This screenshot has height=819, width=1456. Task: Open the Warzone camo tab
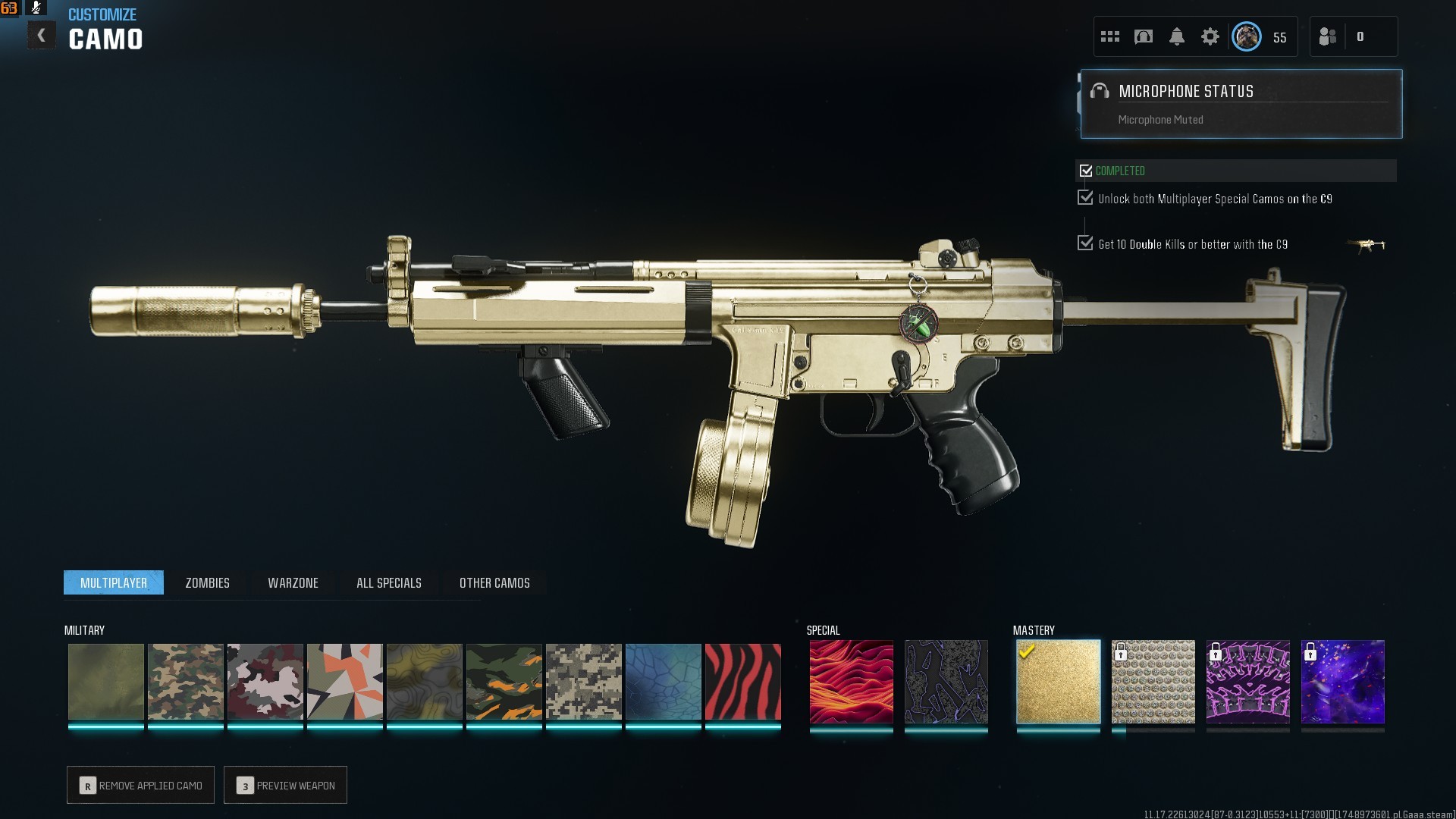pyautogui.click(x=293, y=582)
